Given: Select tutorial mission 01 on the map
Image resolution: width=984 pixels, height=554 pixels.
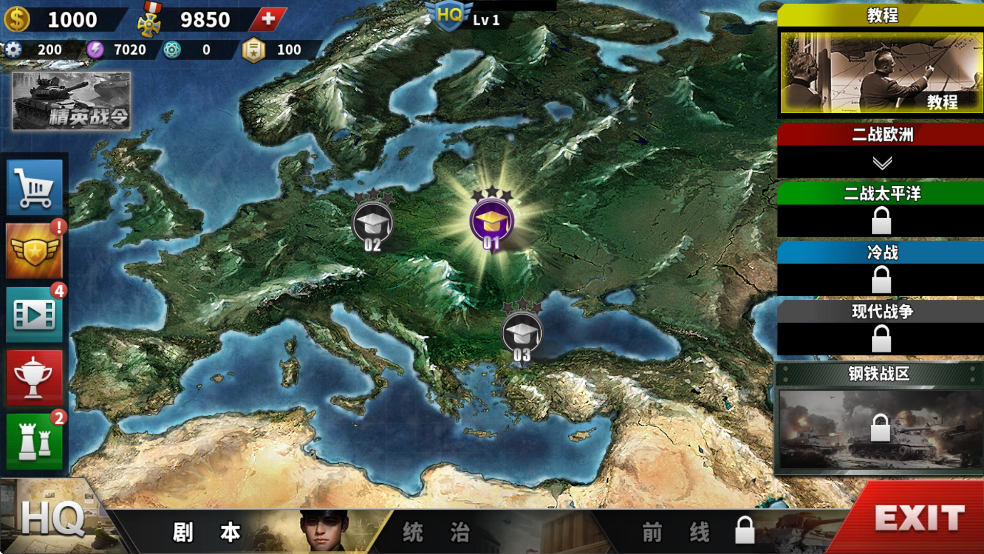Looking at the screenshot, I should pyautogui.click(x=491, y=221).
